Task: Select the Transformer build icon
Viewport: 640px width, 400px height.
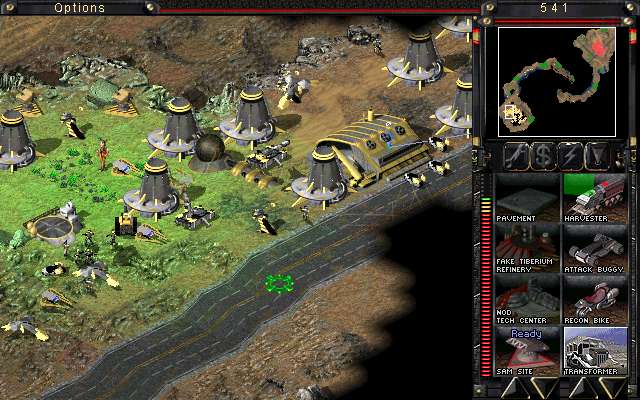Action: point(596,350)
